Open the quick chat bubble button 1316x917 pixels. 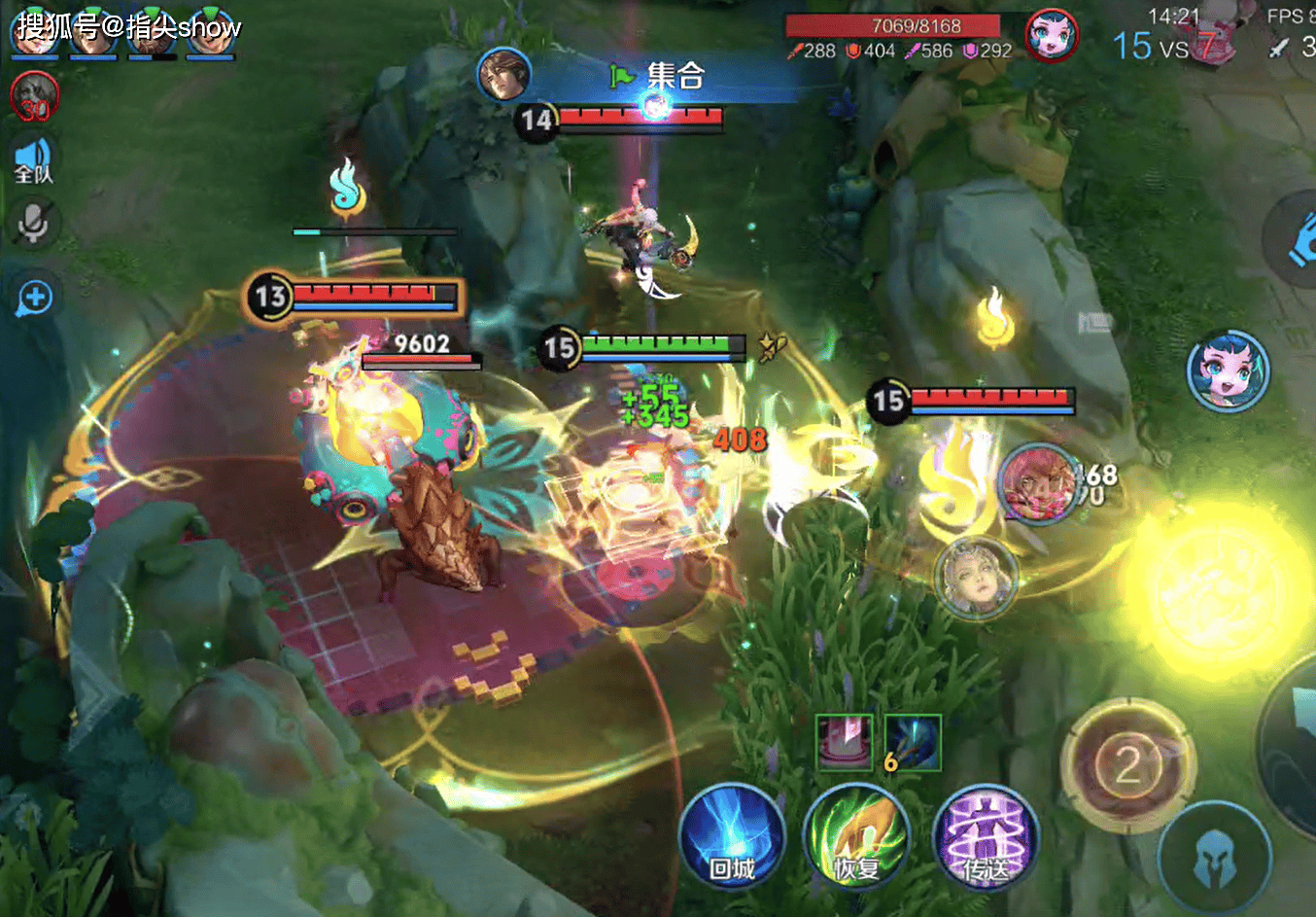pyautogui.click(x=34, y=298)
